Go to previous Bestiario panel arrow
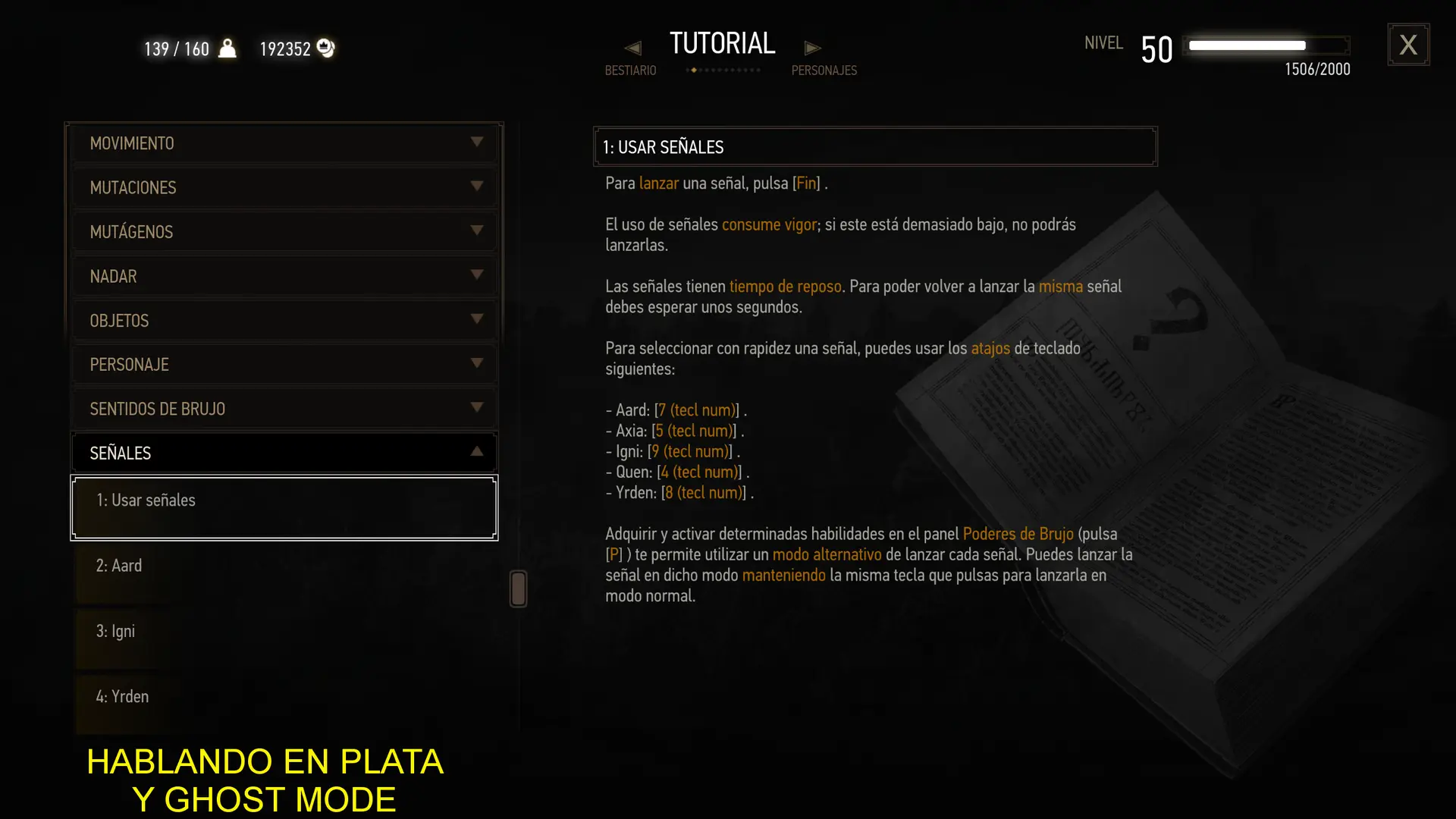This screenshot has height=819, width=1456. click(632, 49)
